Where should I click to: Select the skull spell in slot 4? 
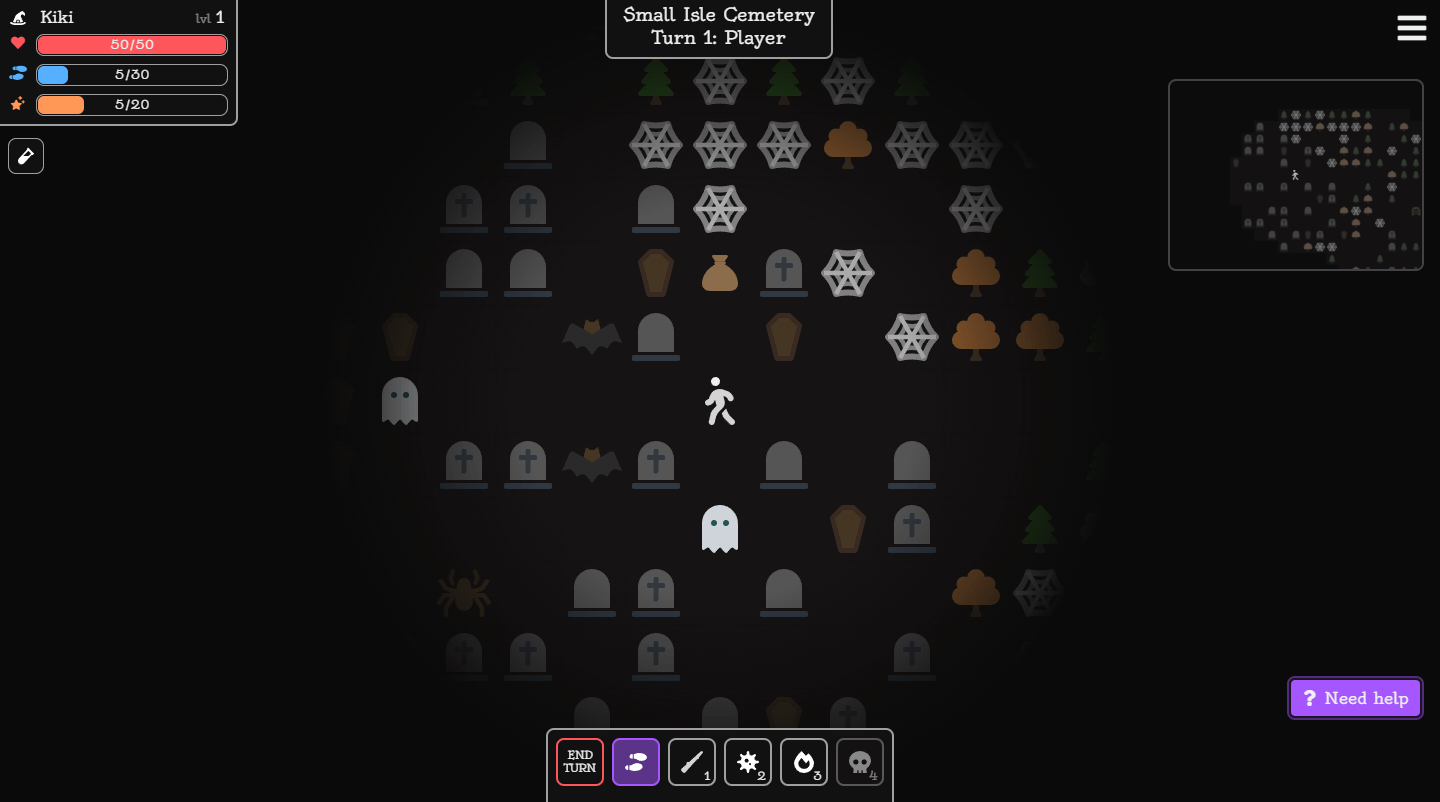point(860,762)
